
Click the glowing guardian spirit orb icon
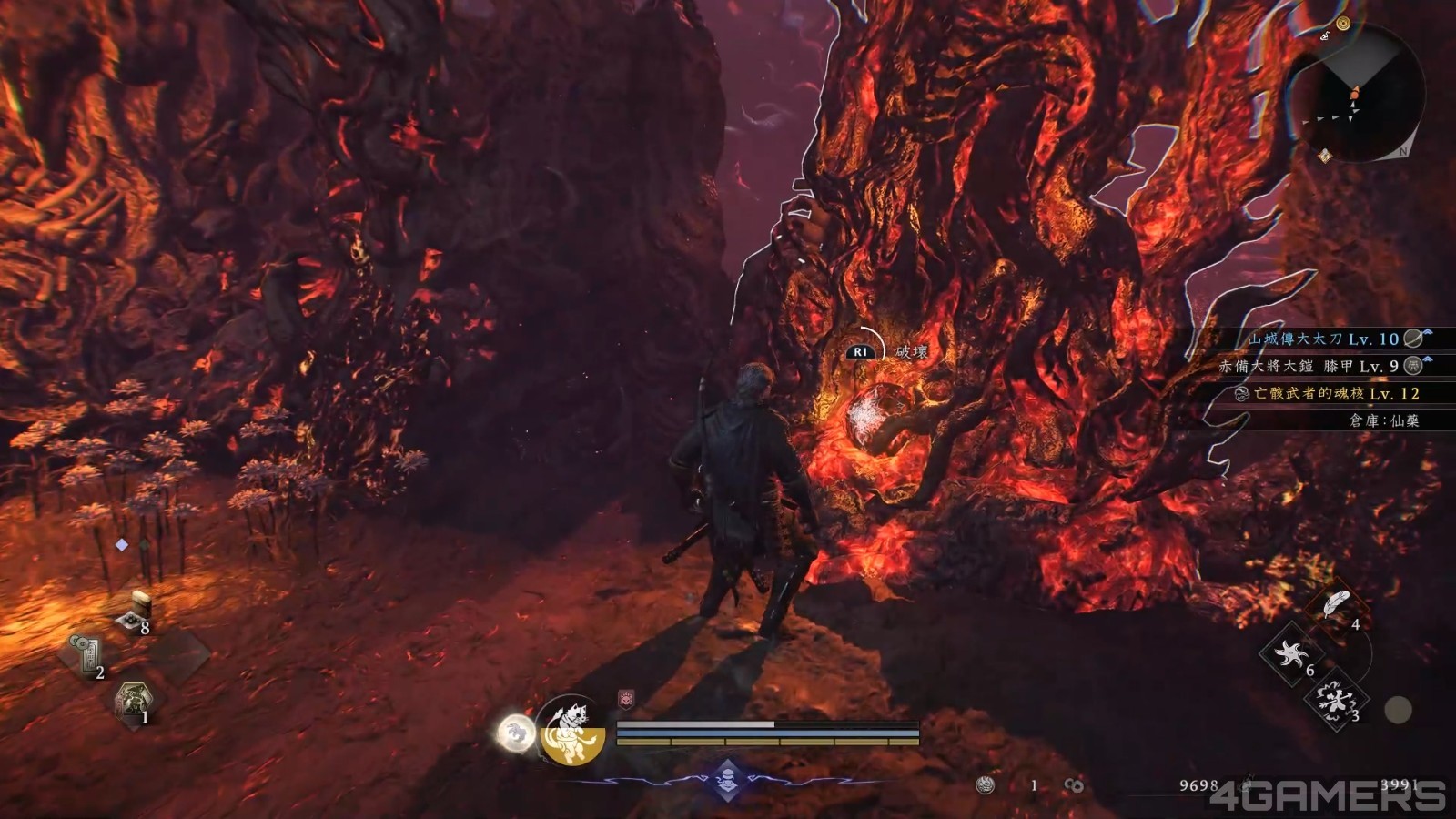pyautogui.click(x=517, y=733)
